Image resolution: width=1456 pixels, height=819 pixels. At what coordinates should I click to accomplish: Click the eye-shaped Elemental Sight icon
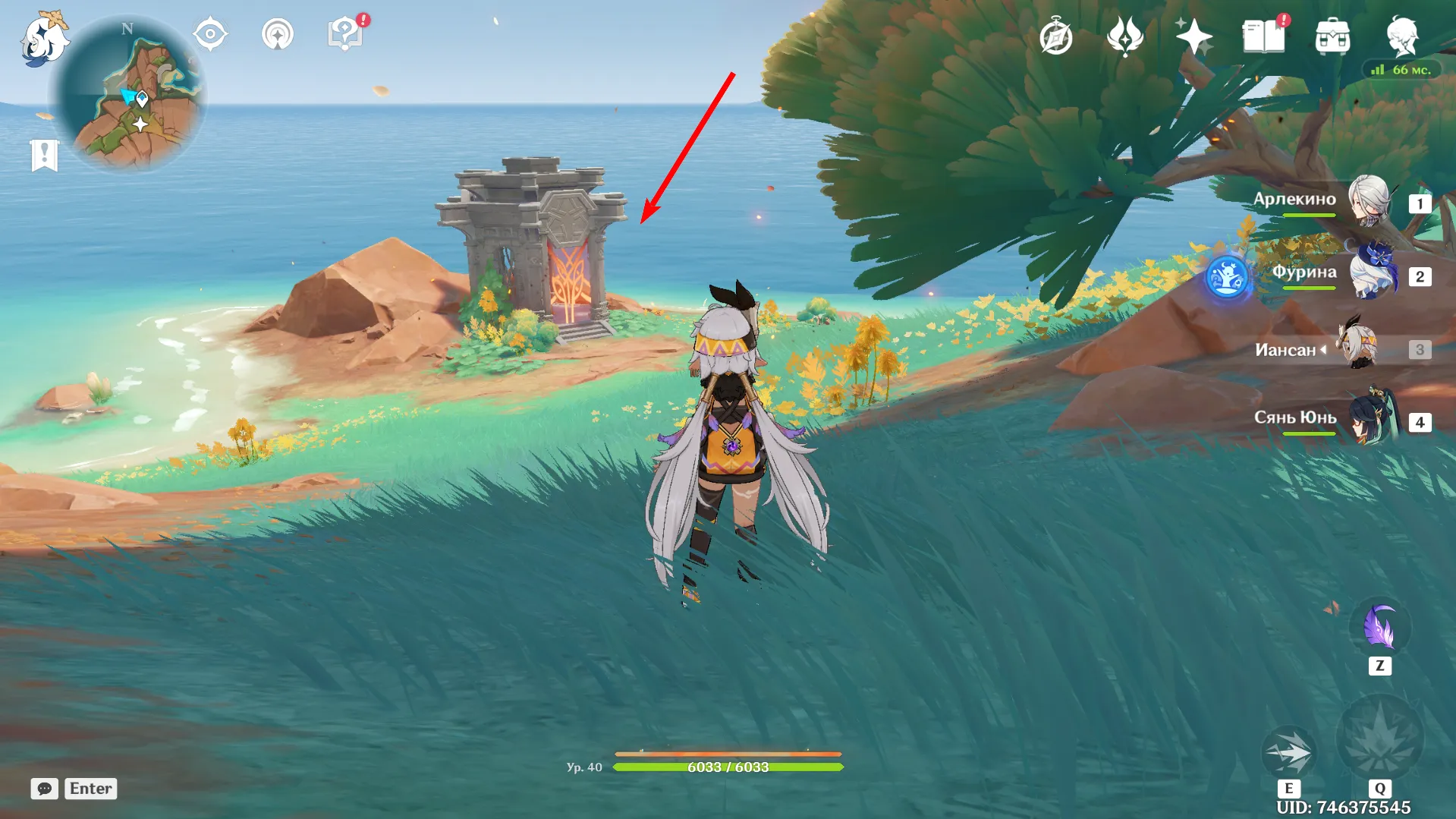pos(210,35)
